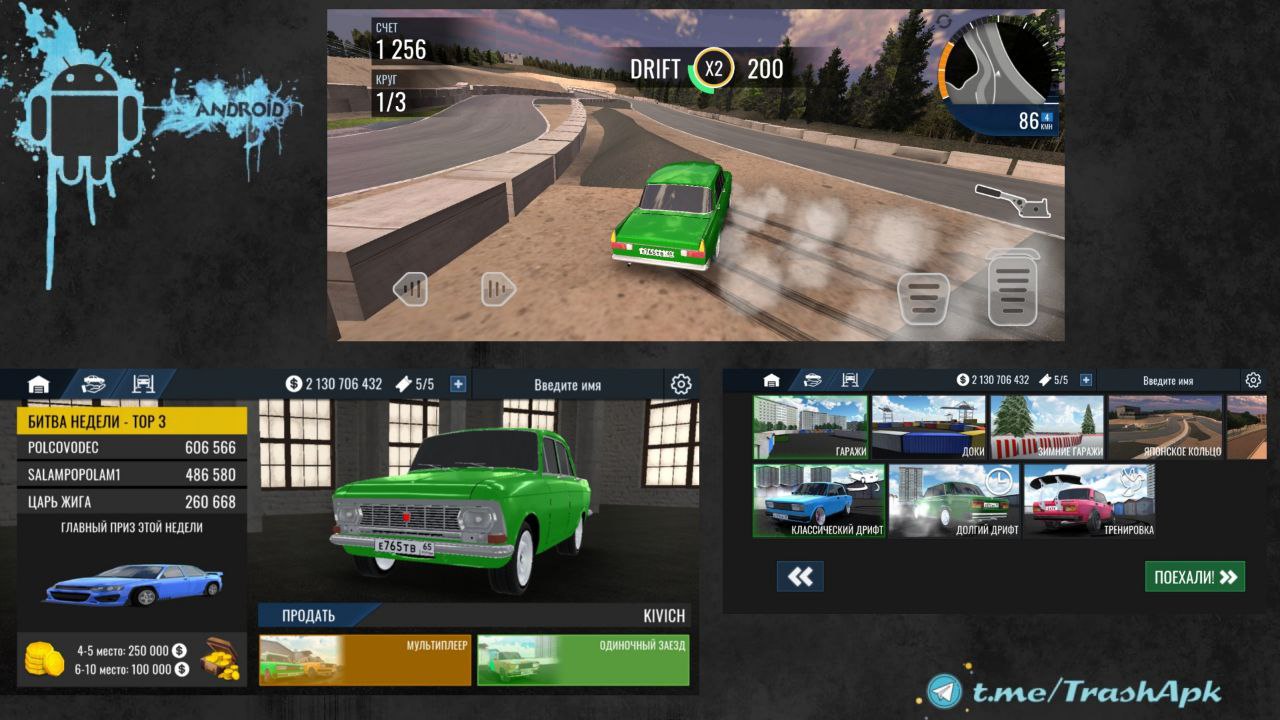Go back with the double-arrow button

click(800, 576)
